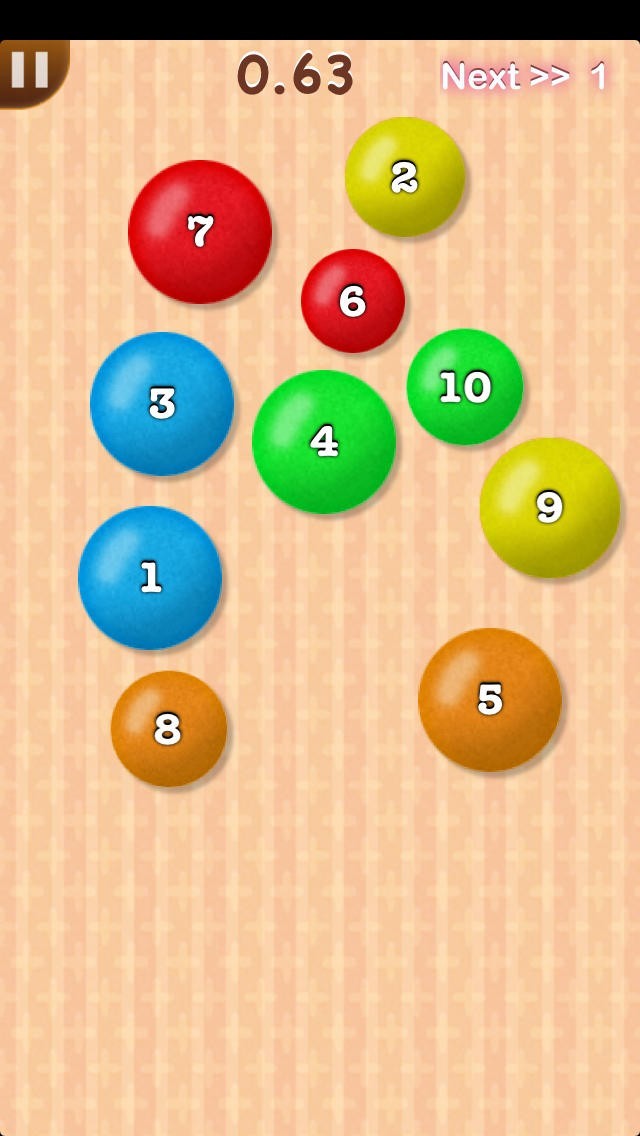Pause the game with the pause button
Image resolution: width=640 pixels, height=1136 pixels.
click(x=30, y=70)
